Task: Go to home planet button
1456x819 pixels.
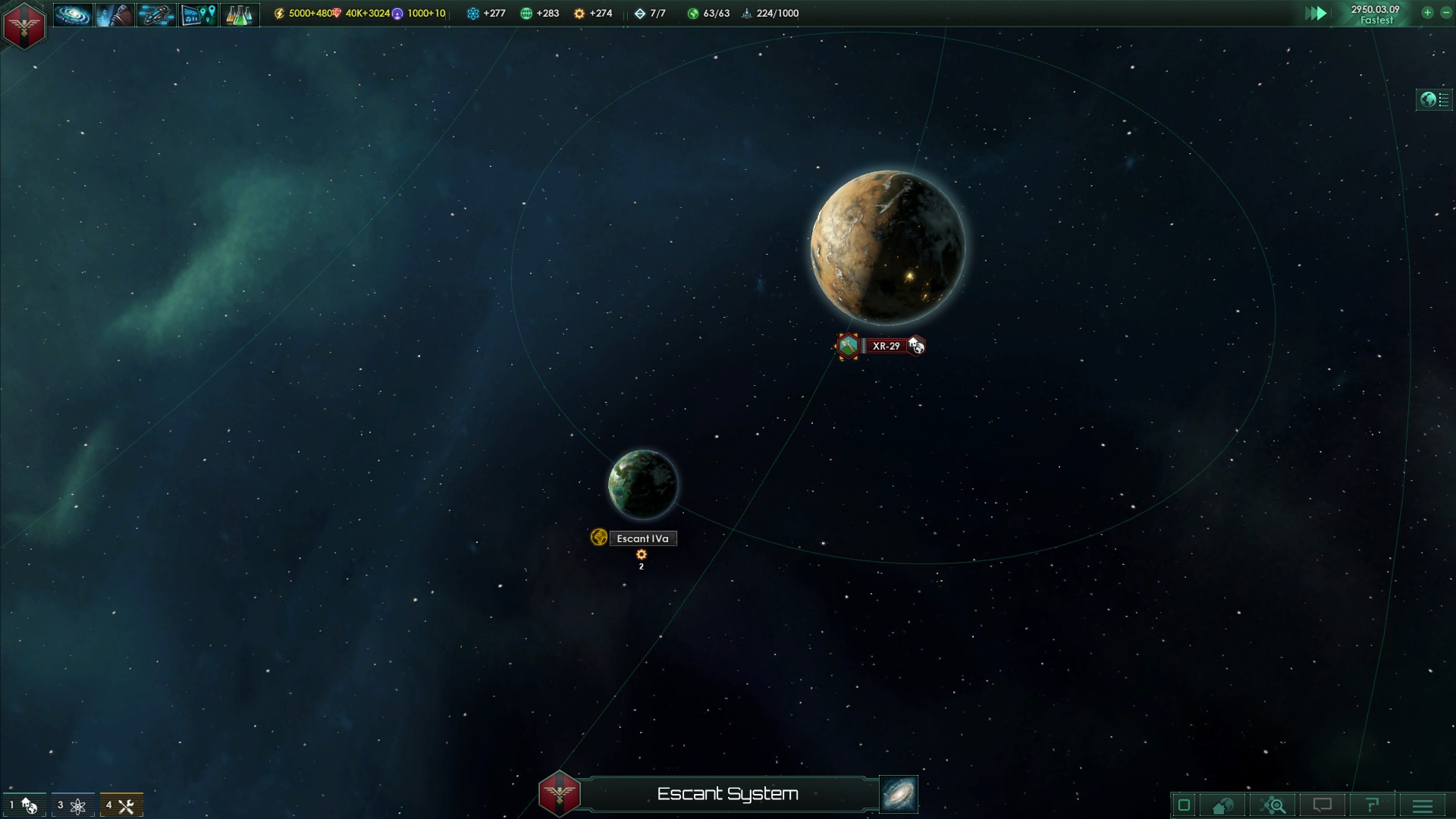Action: tap(1222, 805)
